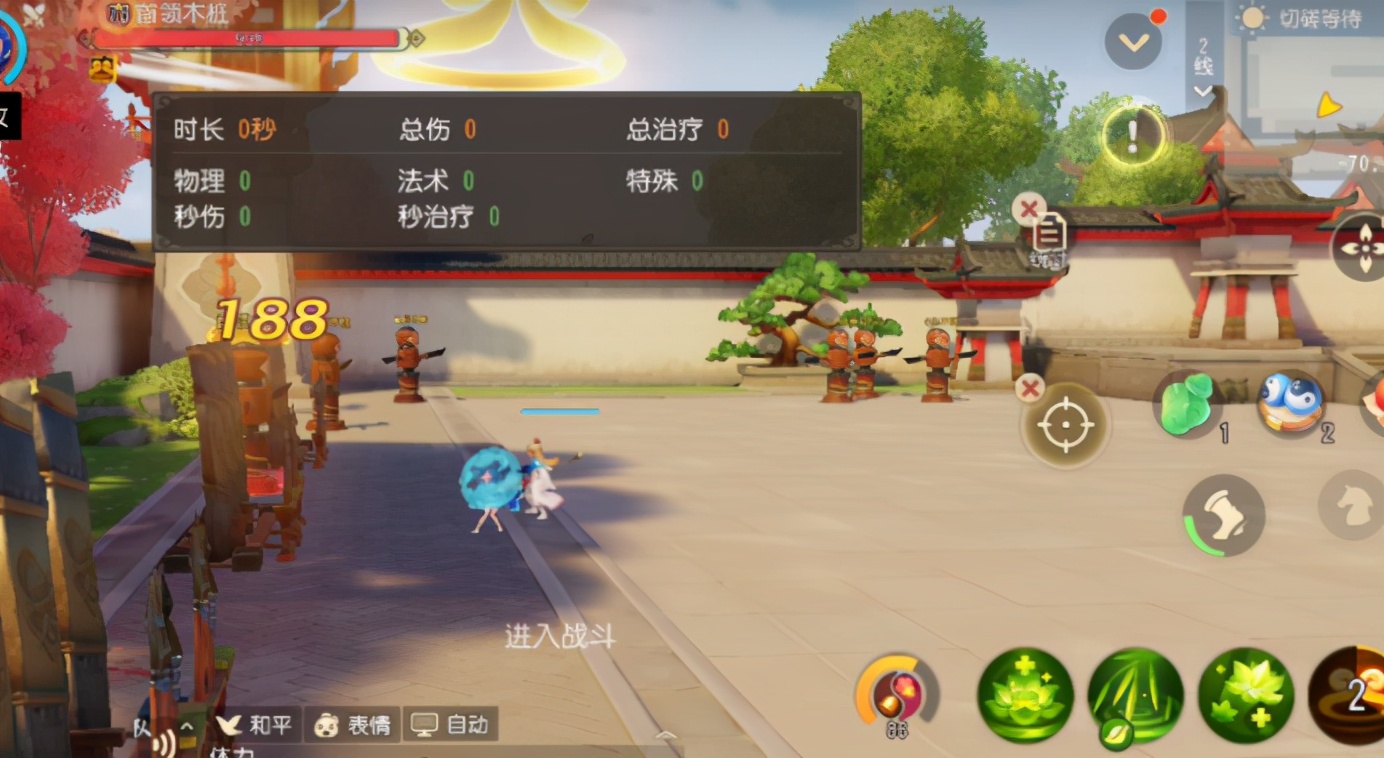The height and width of the screenshot is (758, 1384).
Task: Use the green jade gourd item
Action: click(x=1191, y=404)
